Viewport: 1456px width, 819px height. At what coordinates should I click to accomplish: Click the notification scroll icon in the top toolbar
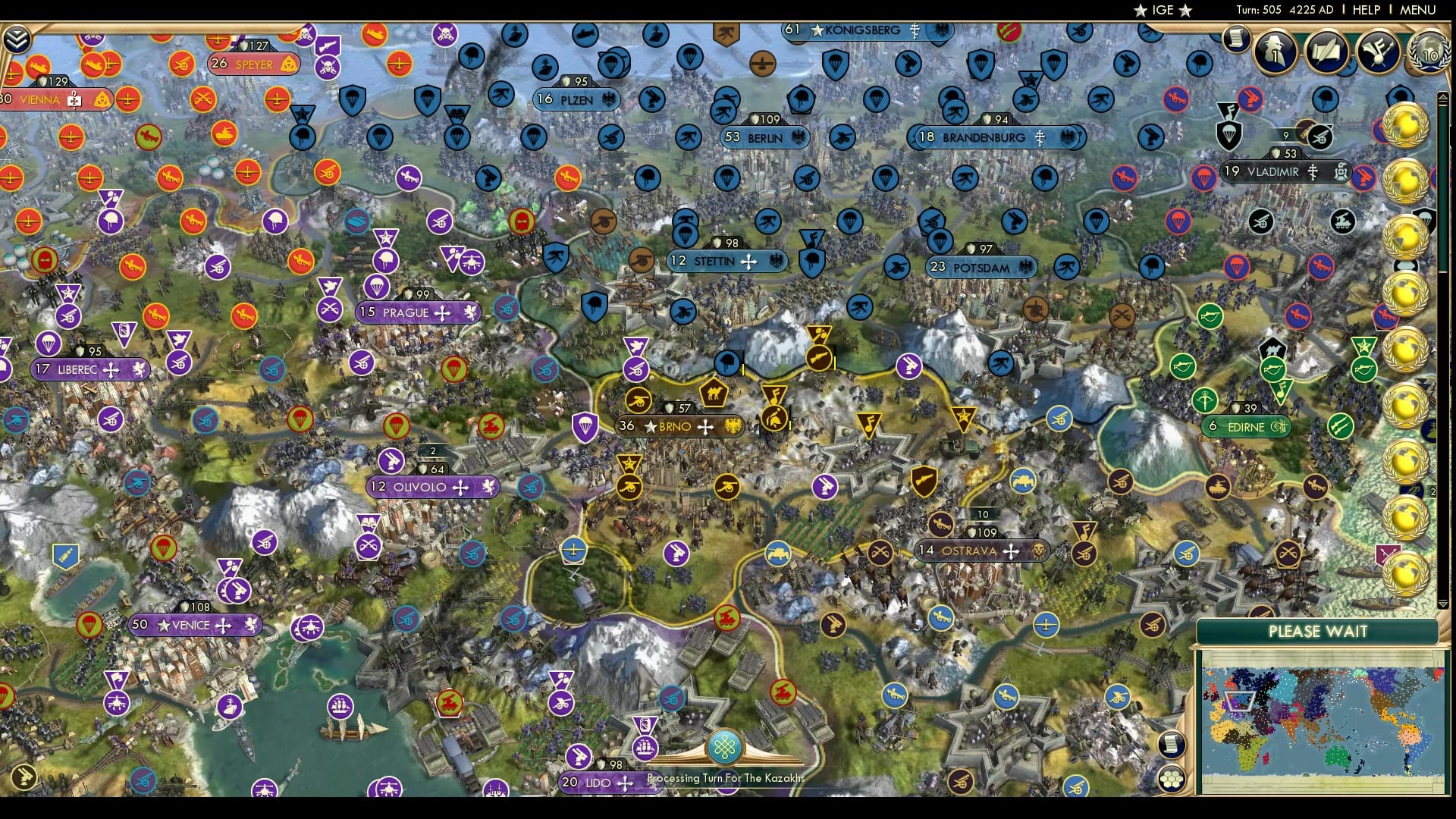pos(1236,39)
